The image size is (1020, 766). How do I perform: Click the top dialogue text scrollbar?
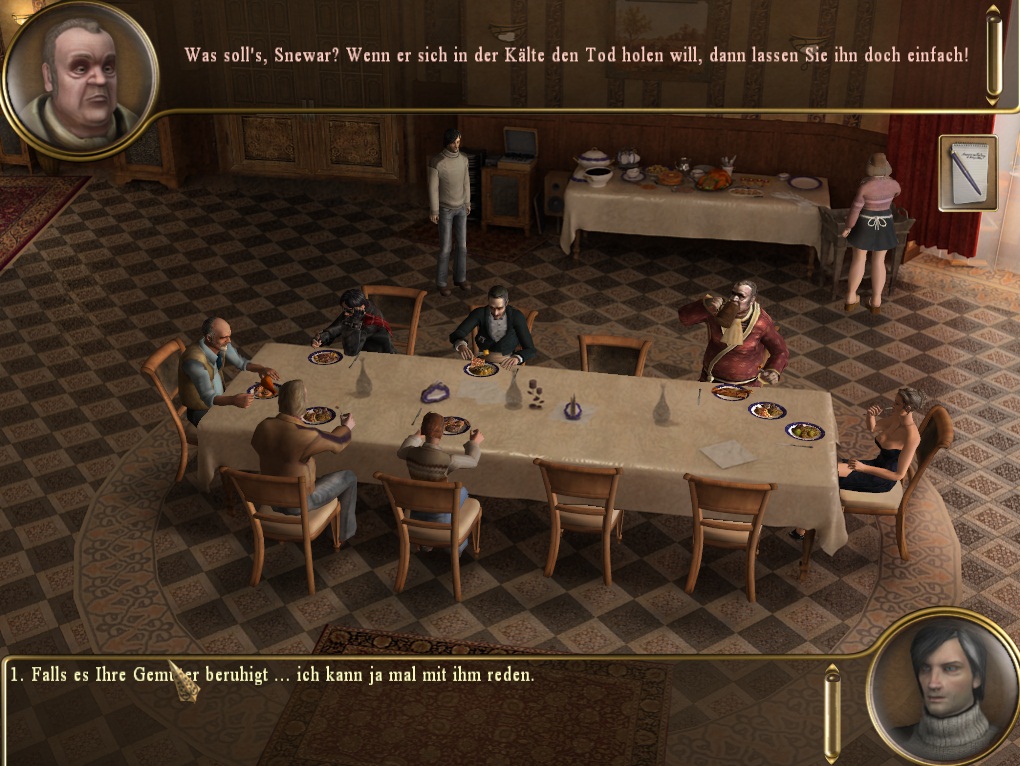pyautogui.click(x=992, y=54)
